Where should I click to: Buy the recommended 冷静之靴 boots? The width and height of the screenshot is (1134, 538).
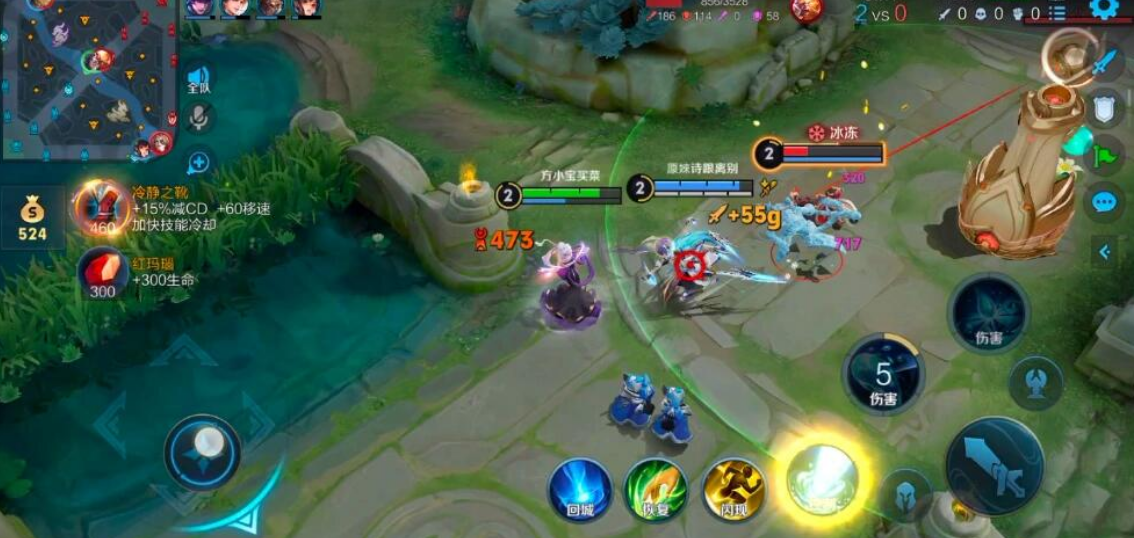point(101,208)
